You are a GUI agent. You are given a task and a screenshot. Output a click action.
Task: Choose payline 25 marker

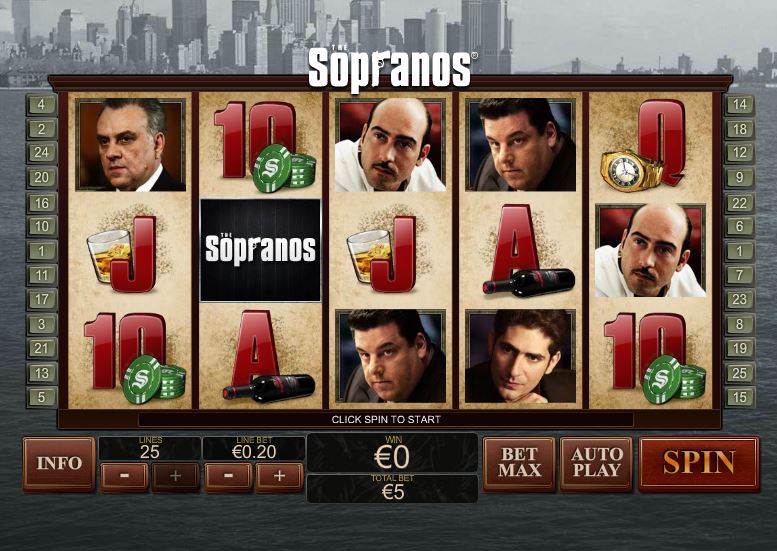click(740, 373)
